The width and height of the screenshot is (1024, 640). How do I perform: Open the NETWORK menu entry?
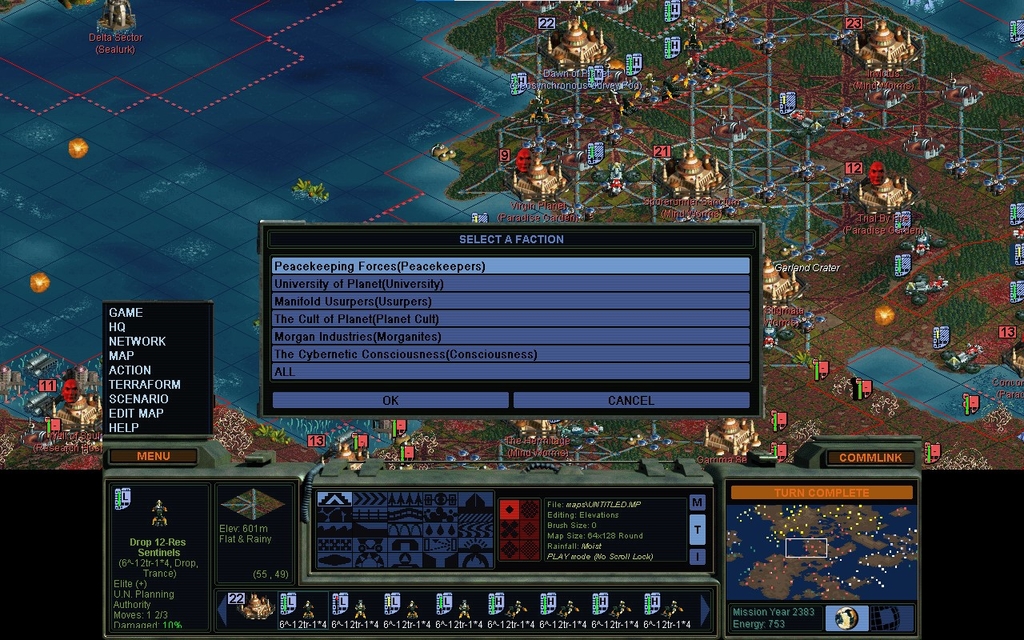coord(137,341)
